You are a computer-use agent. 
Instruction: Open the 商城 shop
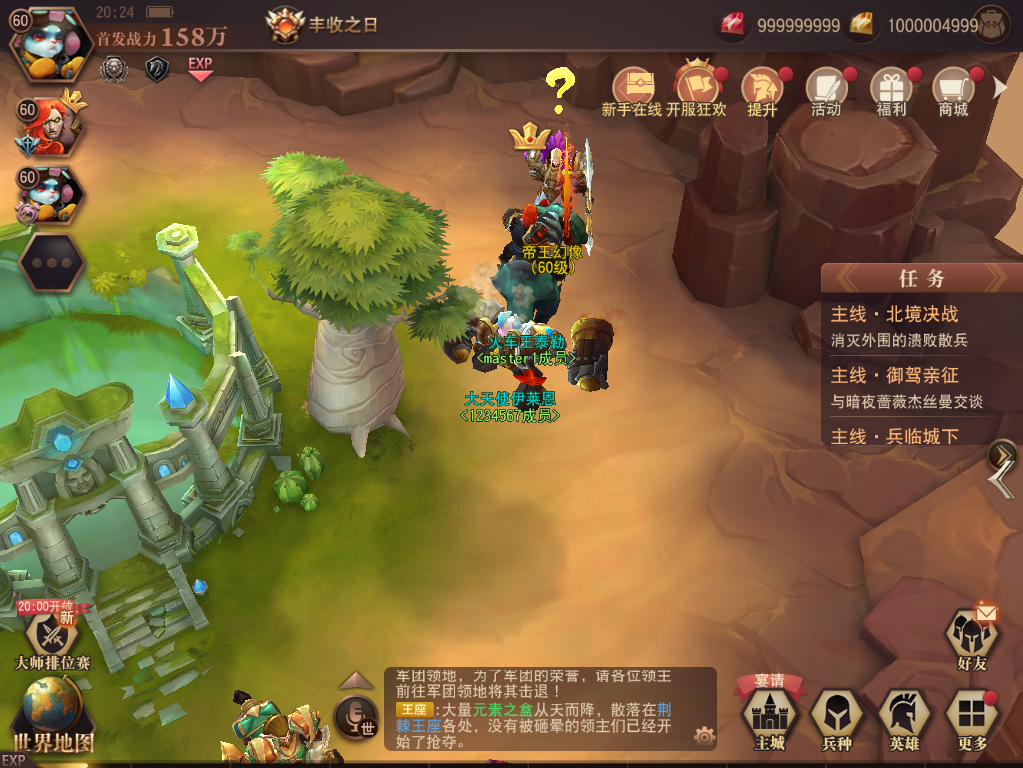click(x=954, y=92)
